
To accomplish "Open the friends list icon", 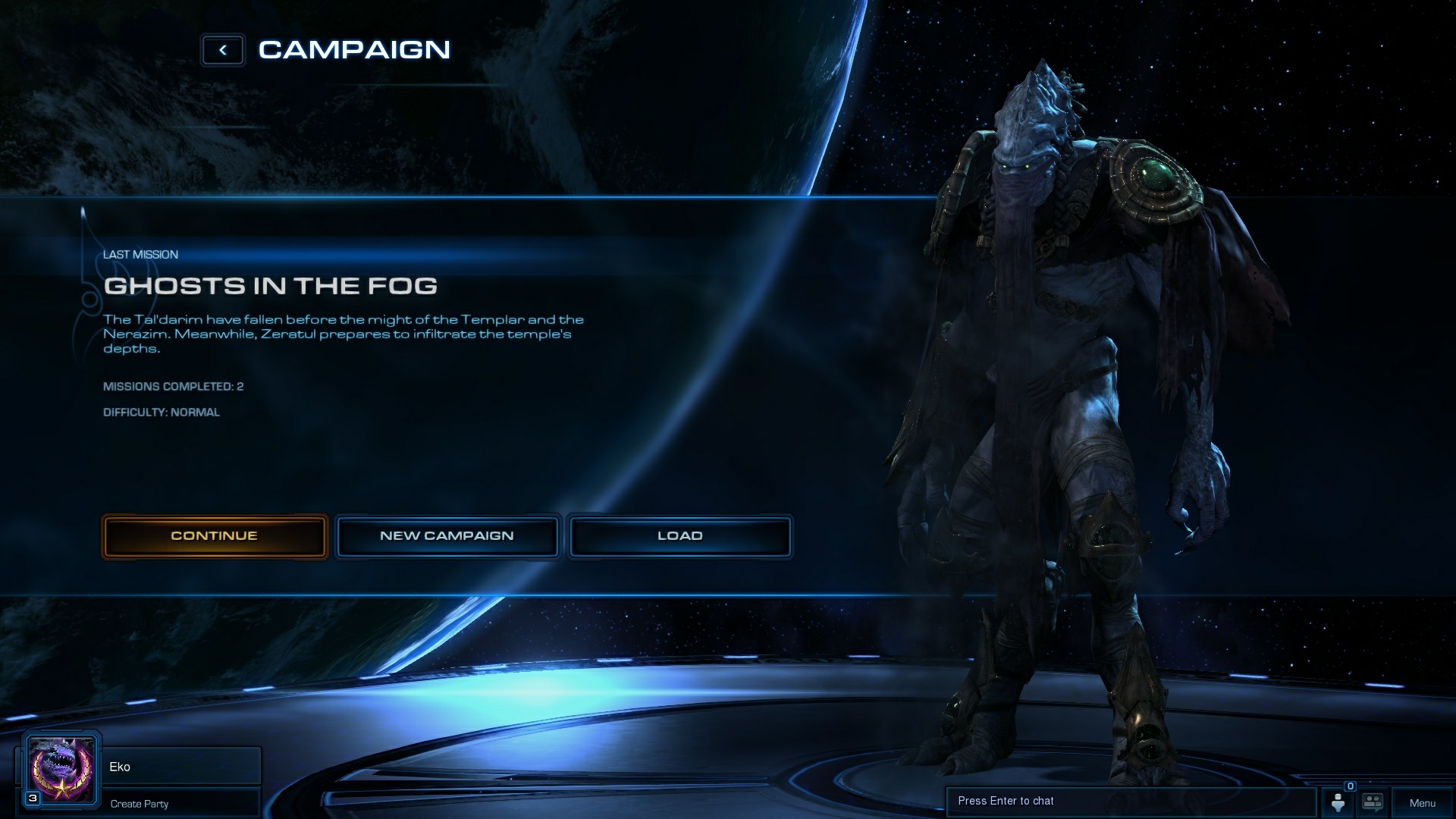I will point(1338,802).
